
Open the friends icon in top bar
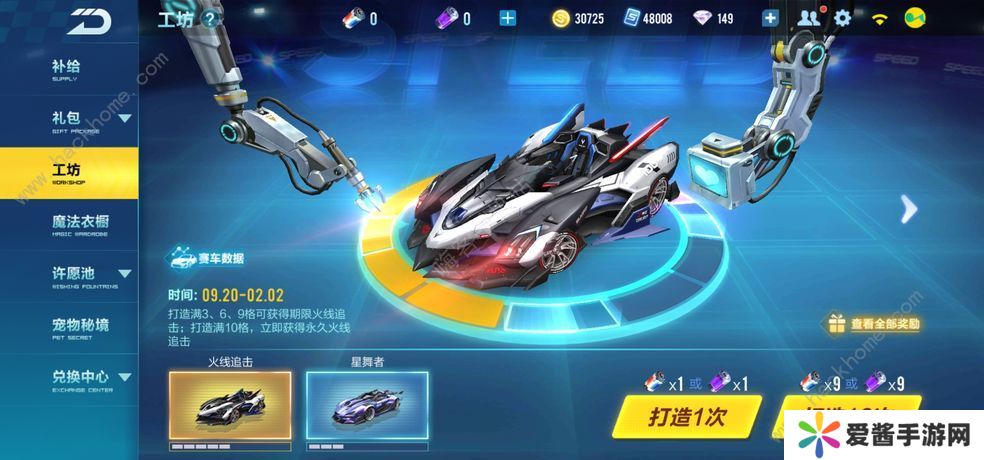(x=808, y=18)
